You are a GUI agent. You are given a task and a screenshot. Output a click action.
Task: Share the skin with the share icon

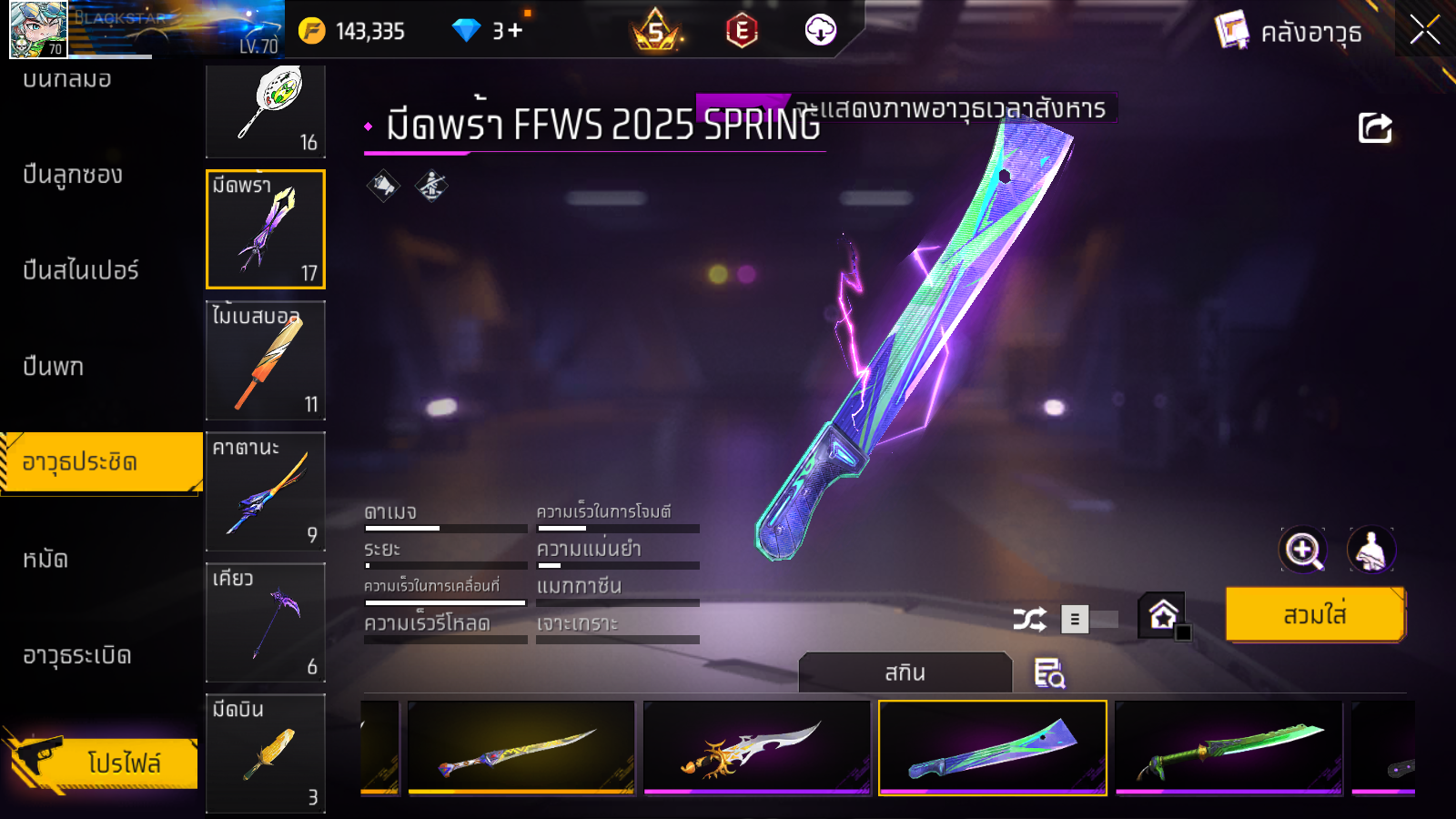1375,128
